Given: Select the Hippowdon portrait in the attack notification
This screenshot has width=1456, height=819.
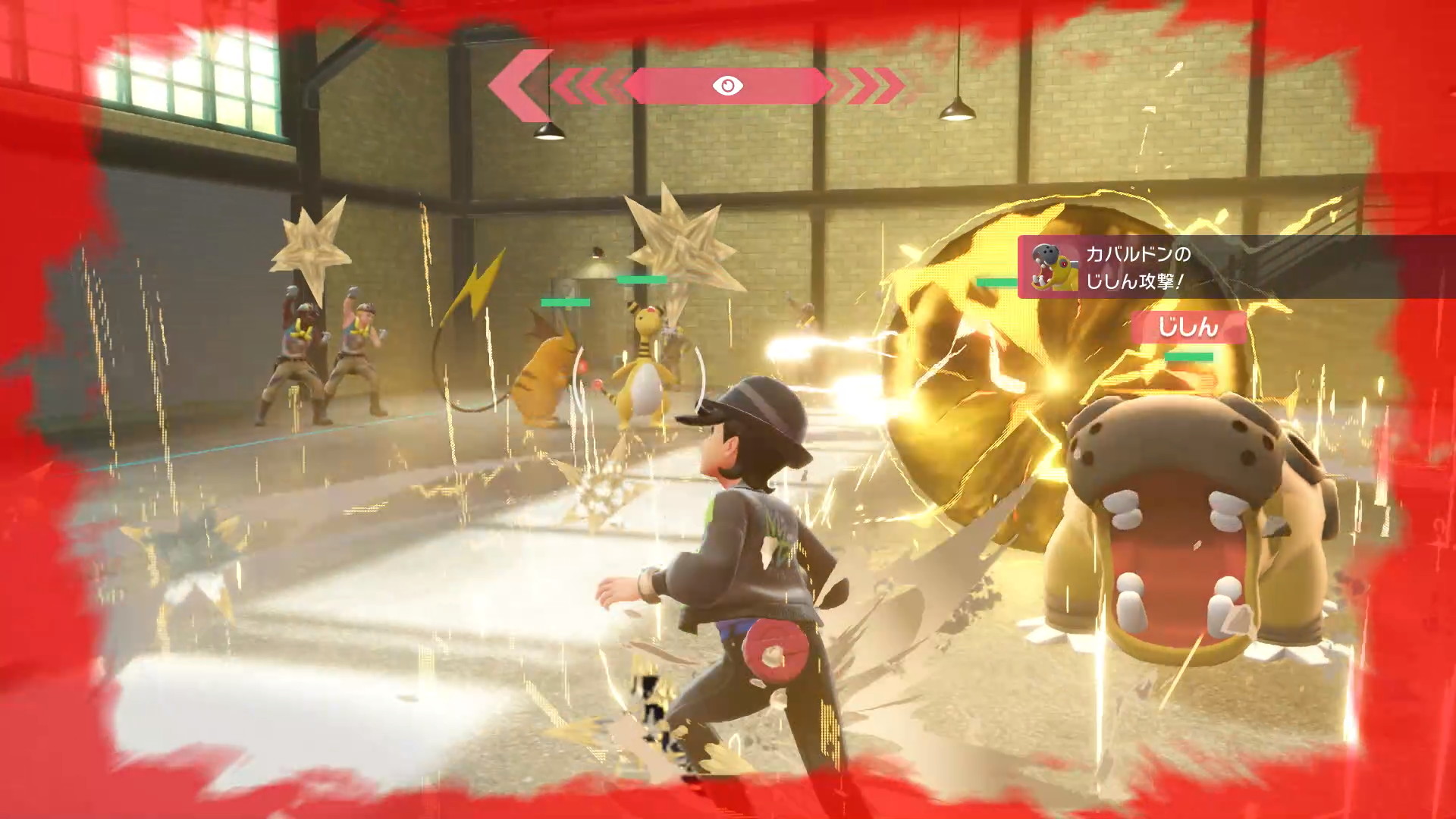Looking at the screenshot, I should pyautogui.click(x=1055, y=267).
